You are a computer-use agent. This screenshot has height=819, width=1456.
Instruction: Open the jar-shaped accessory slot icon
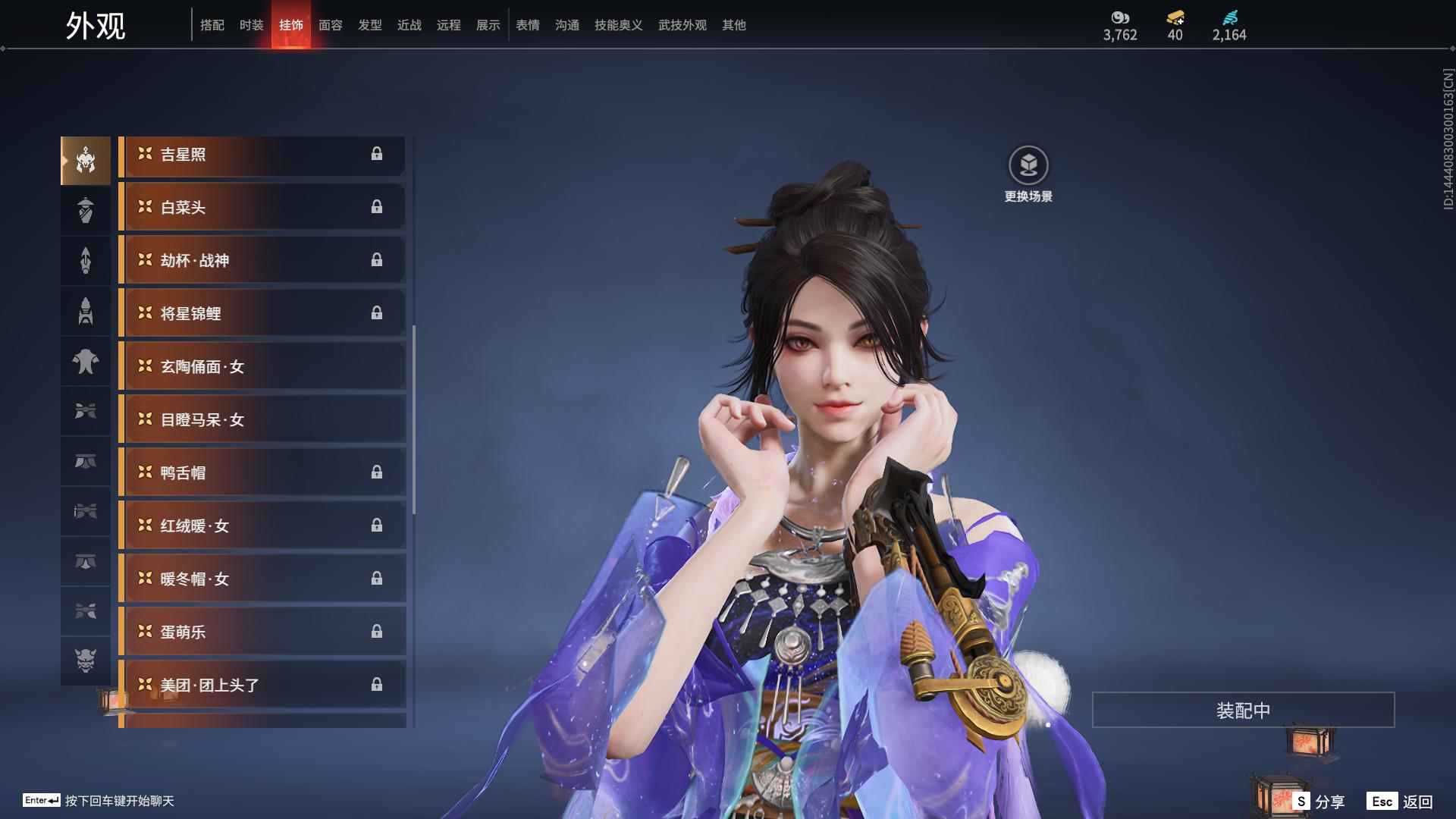tap(86, 210)
